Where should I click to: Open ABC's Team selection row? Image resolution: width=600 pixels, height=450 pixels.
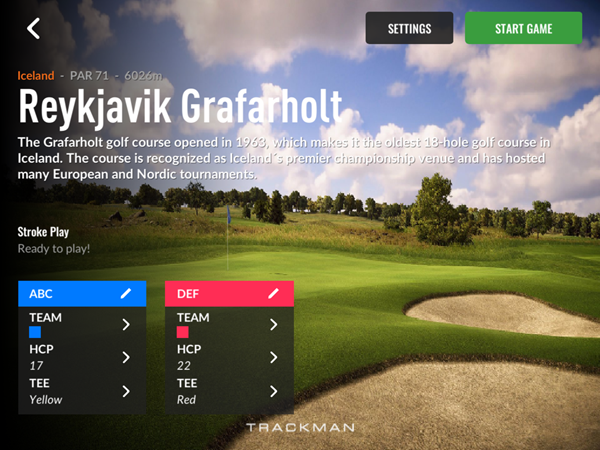82,324
